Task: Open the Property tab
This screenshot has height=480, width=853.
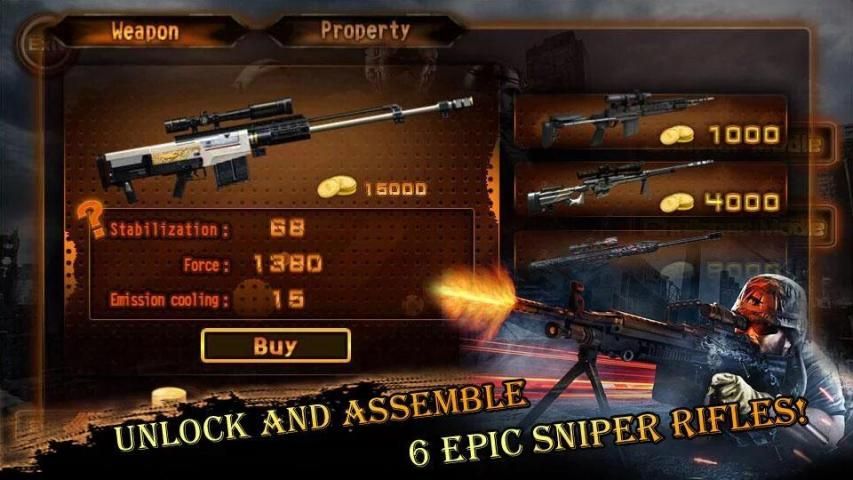Action: coord(365,31)
